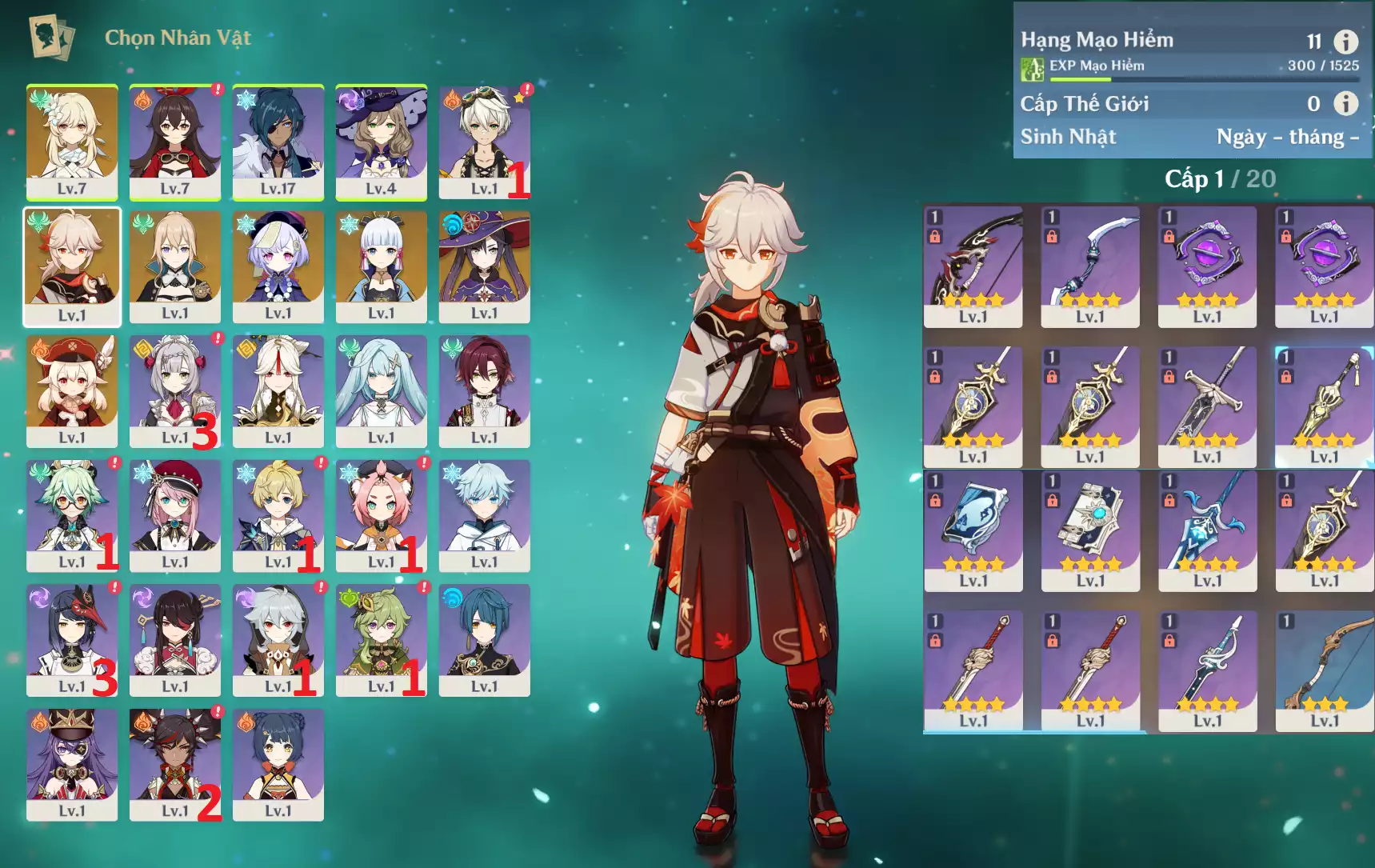Pick Klee's character portrait
The width and height of the screenshot is (1375, 868).
(71, 390)
